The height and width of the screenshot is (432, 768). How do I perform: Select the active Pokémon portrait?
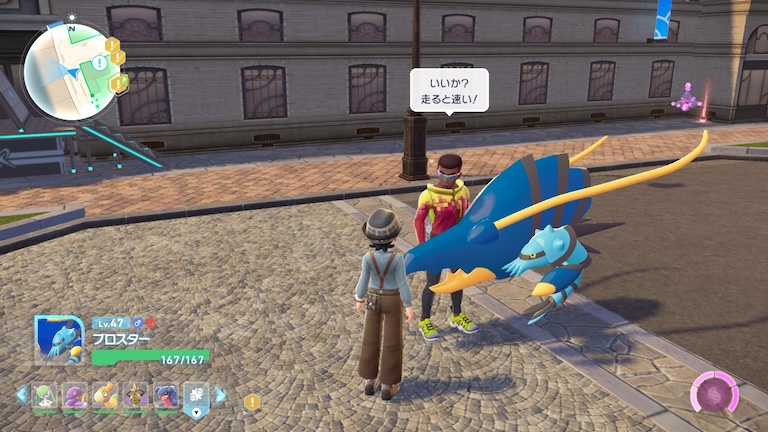58,341
